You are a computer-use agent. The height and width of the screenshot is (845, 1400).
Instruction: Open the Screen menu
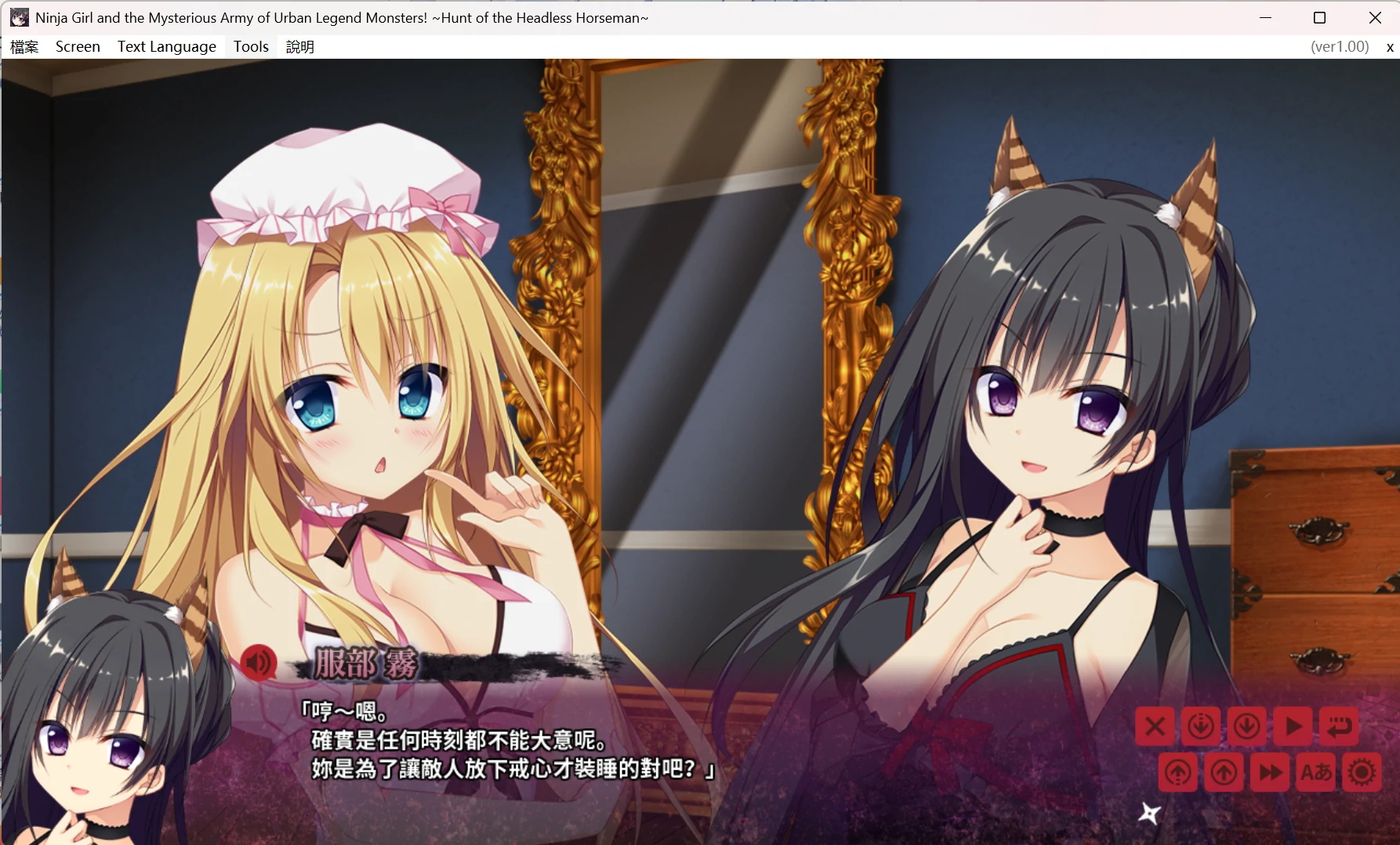click(x=77, y=46)
